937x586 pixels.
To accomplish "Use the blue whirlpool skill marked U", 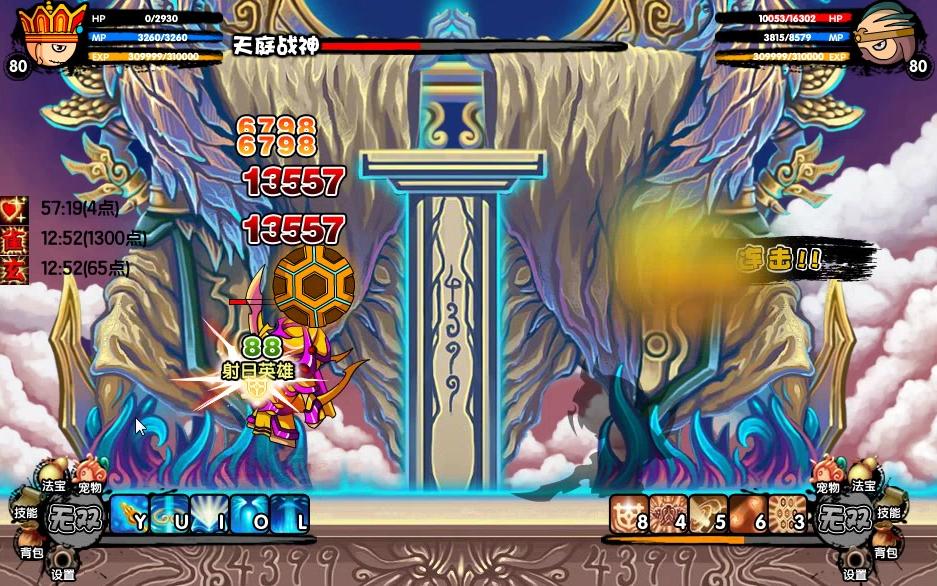I will pyautogui.click(x=169, y=515).
